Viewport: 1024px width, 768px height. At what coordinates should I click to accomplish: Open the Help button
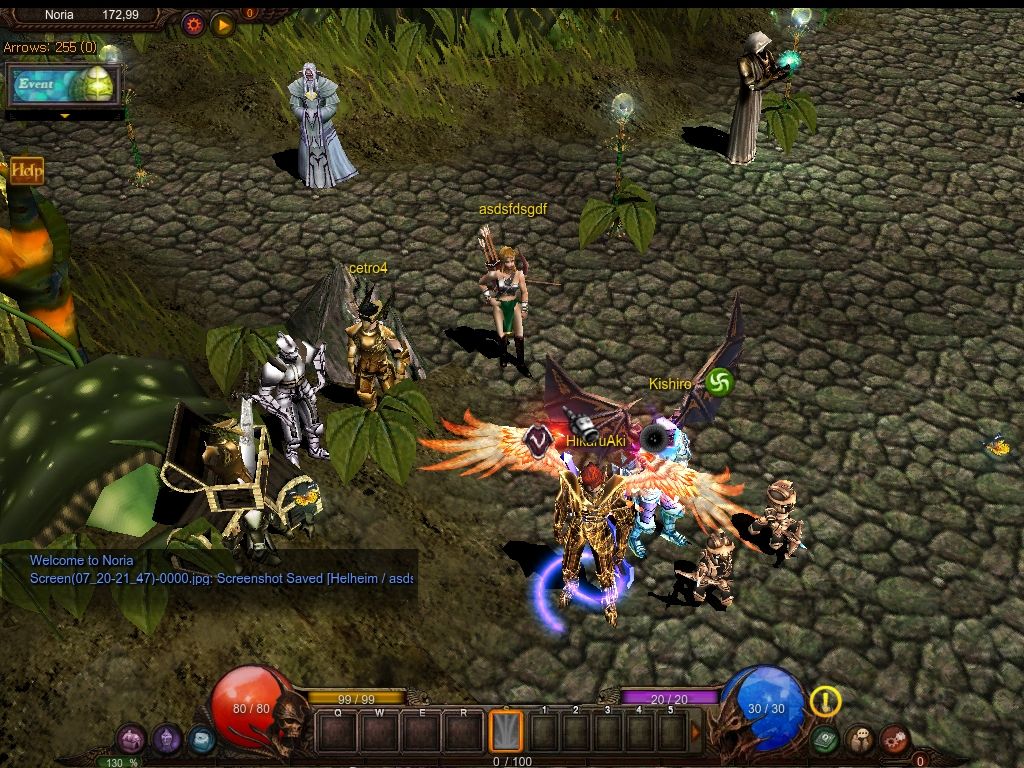point(26,171)
